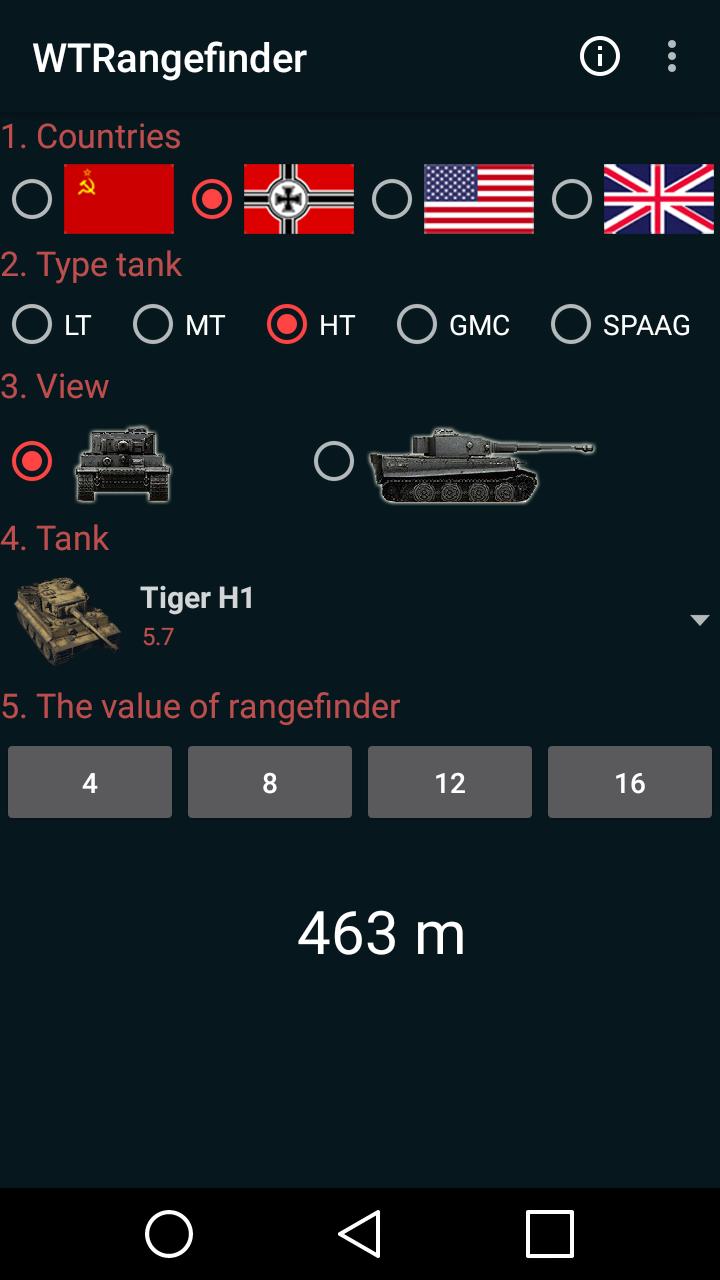Tap the Android home circle button
The image size is (720, 1280).
169,1233
